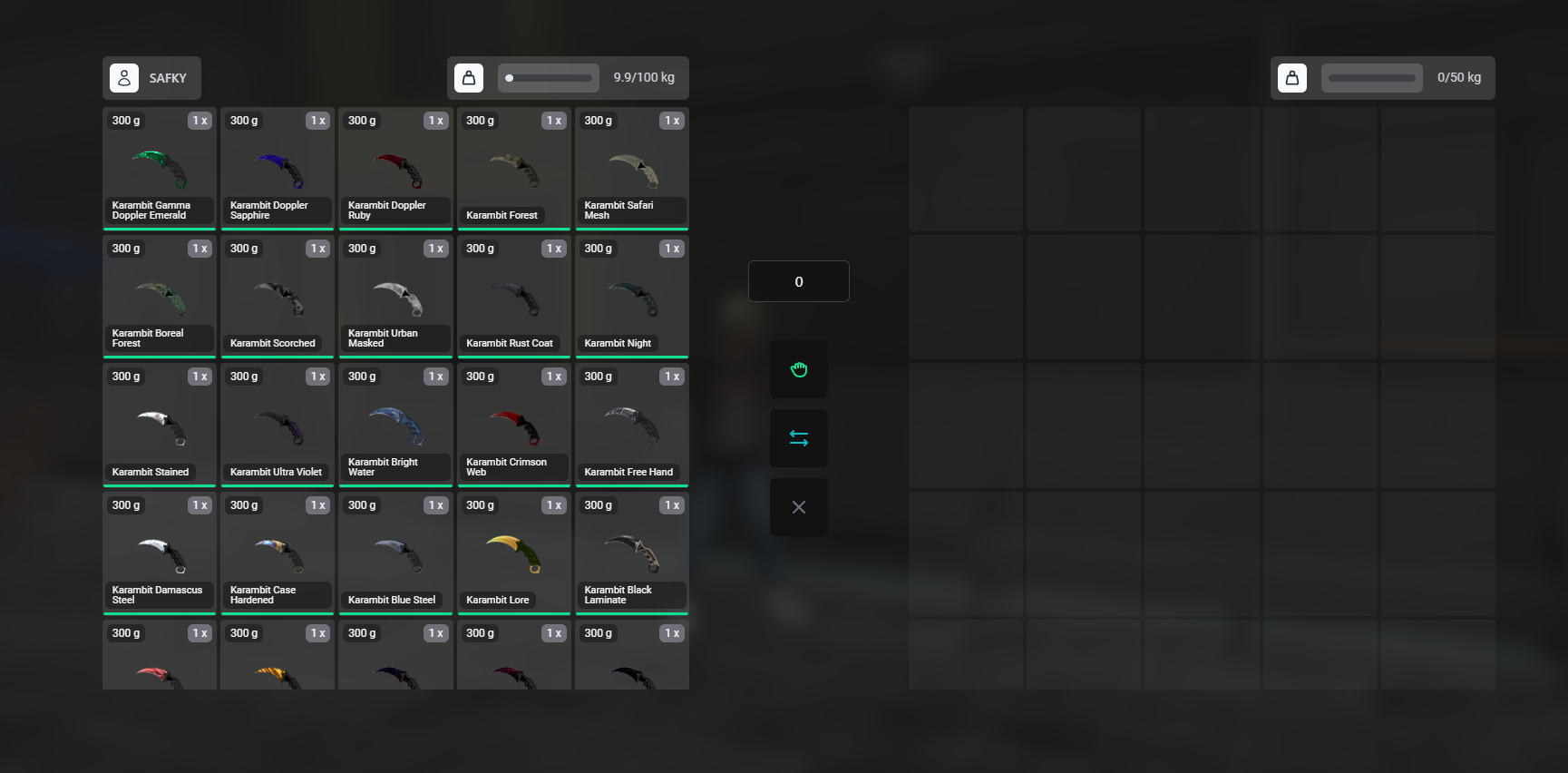Viewport: 1568px width, 773px height.
Task: Select the Karambit Ultra Violet slot
Action: coord(278,425)
